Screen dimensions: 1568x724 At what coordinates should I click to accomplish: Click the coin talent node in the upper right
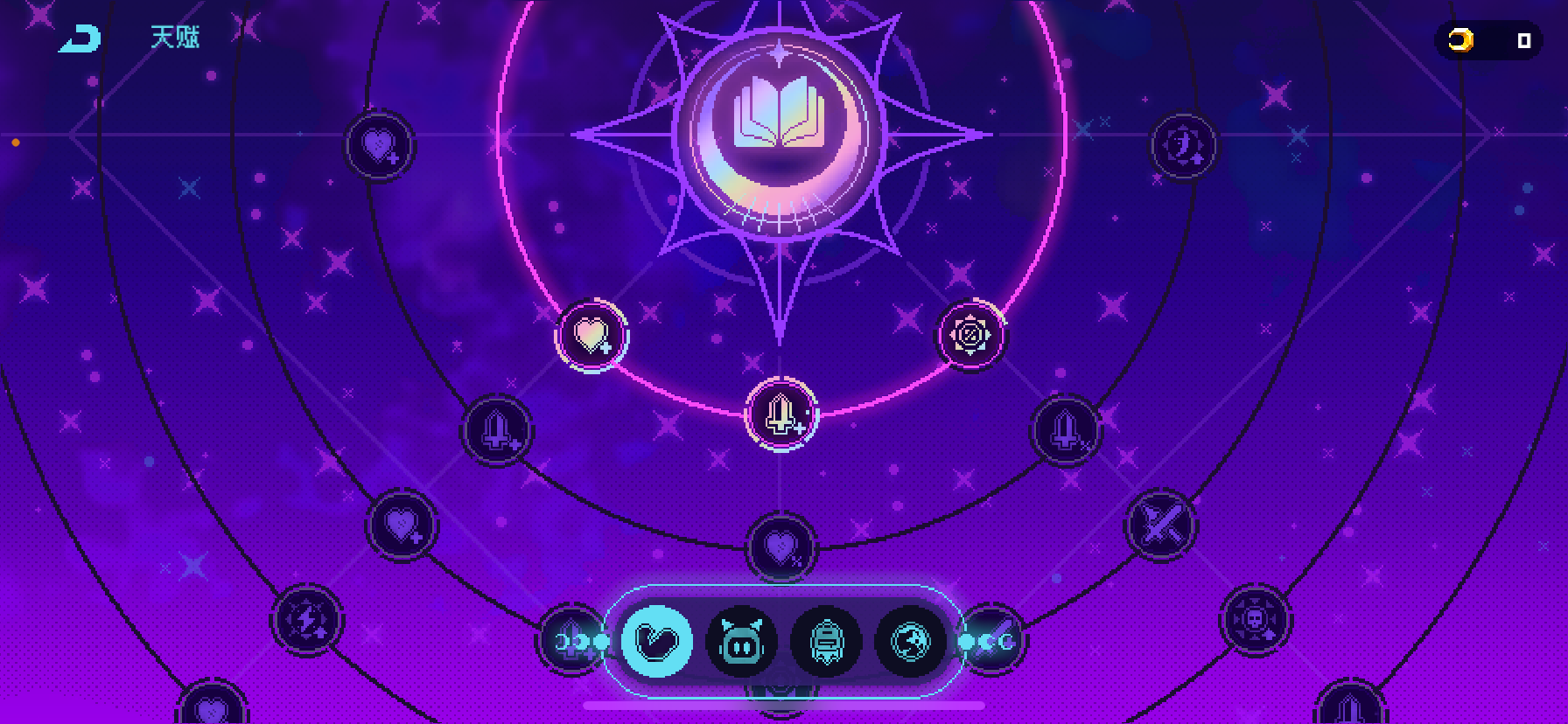click(x=1184, y=145)
